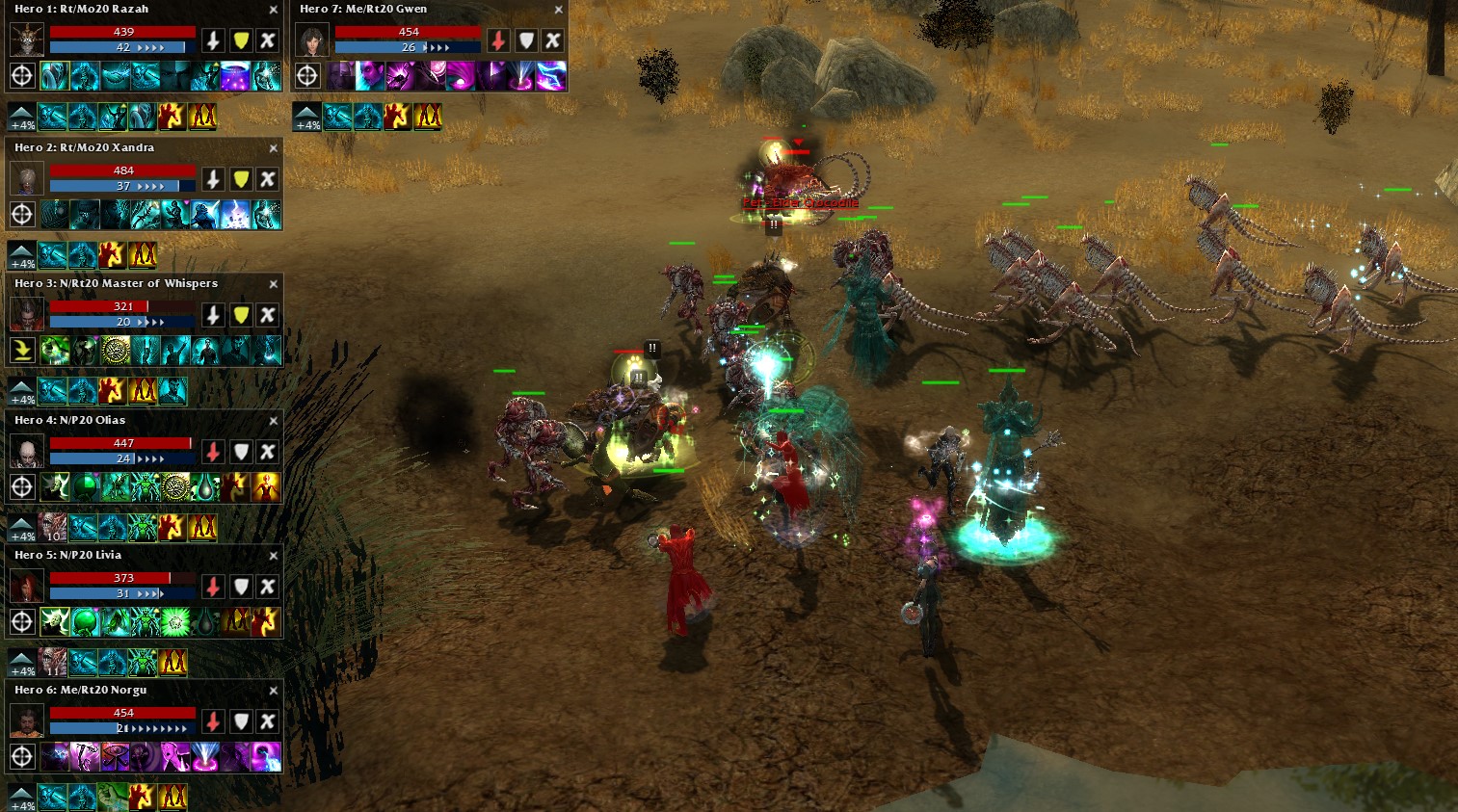Close Hero 6 Norgu panel
The height and width of the screenshot is (812, 1458).
coord(274,691)
